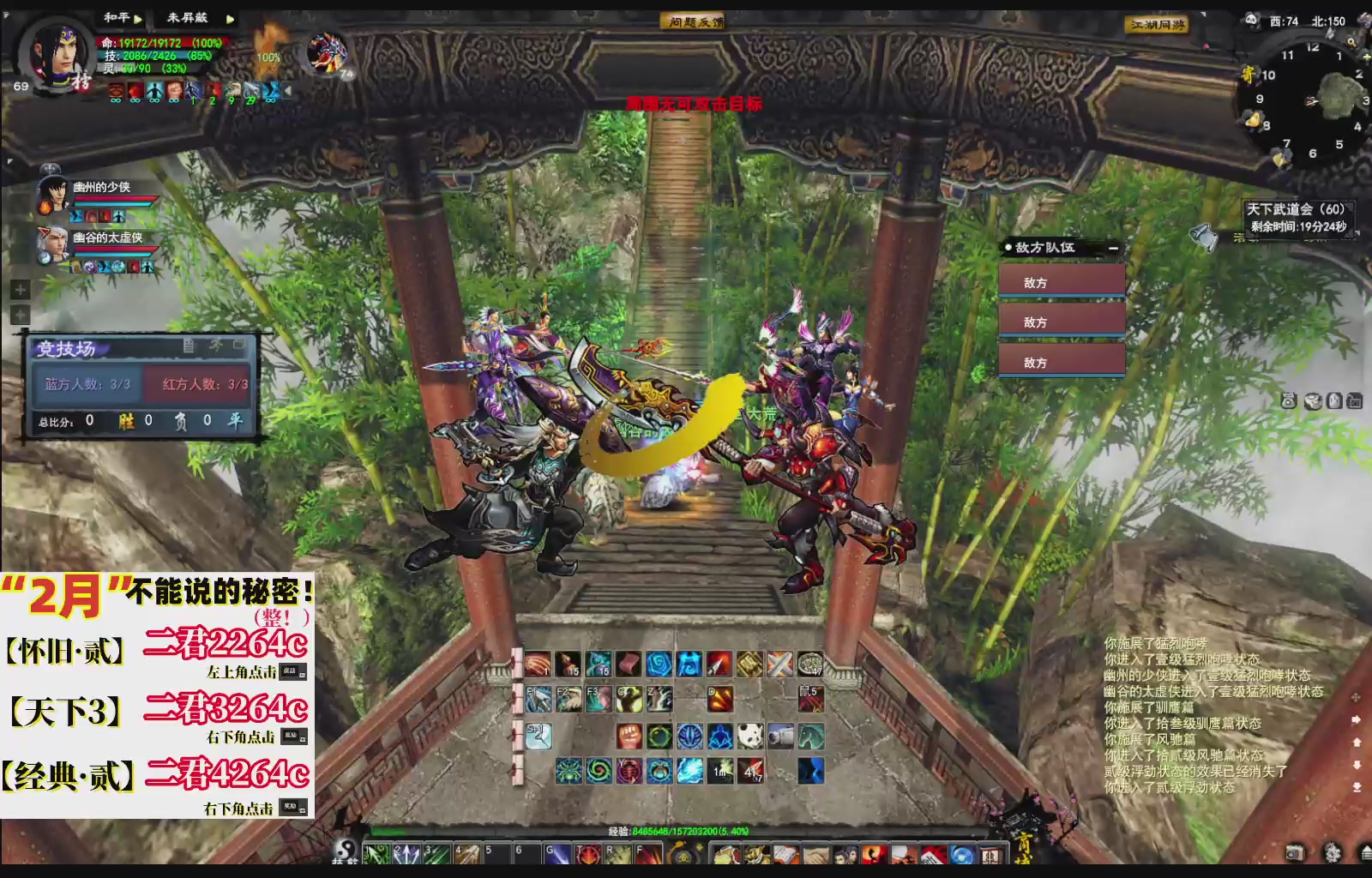Screen dimensions: 1372x878
Task: Use the 鼠5 skill icon on the hotbar
Action: tap(809, 699)
